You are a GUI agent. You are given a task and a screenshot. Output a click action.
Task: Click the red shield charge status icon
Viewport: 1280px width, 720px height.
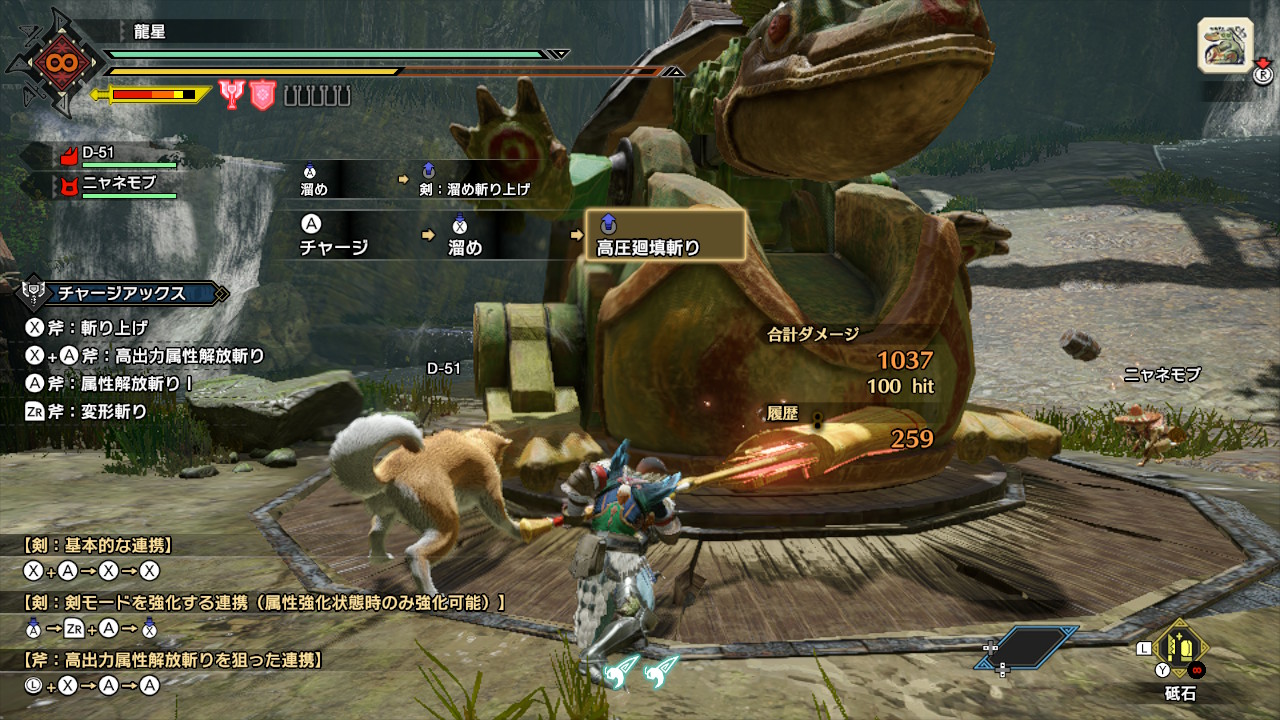tap(262, 95)
